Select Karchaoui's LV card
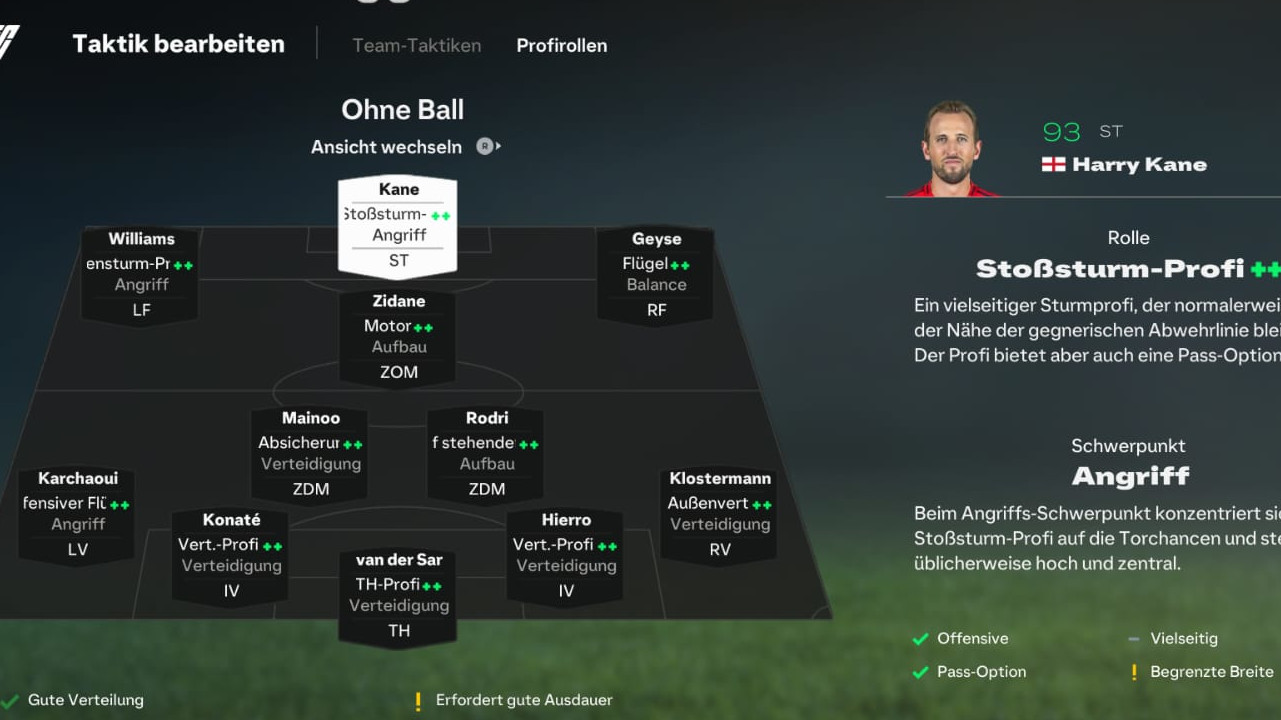1281x720 pixels. click(76, 513)
